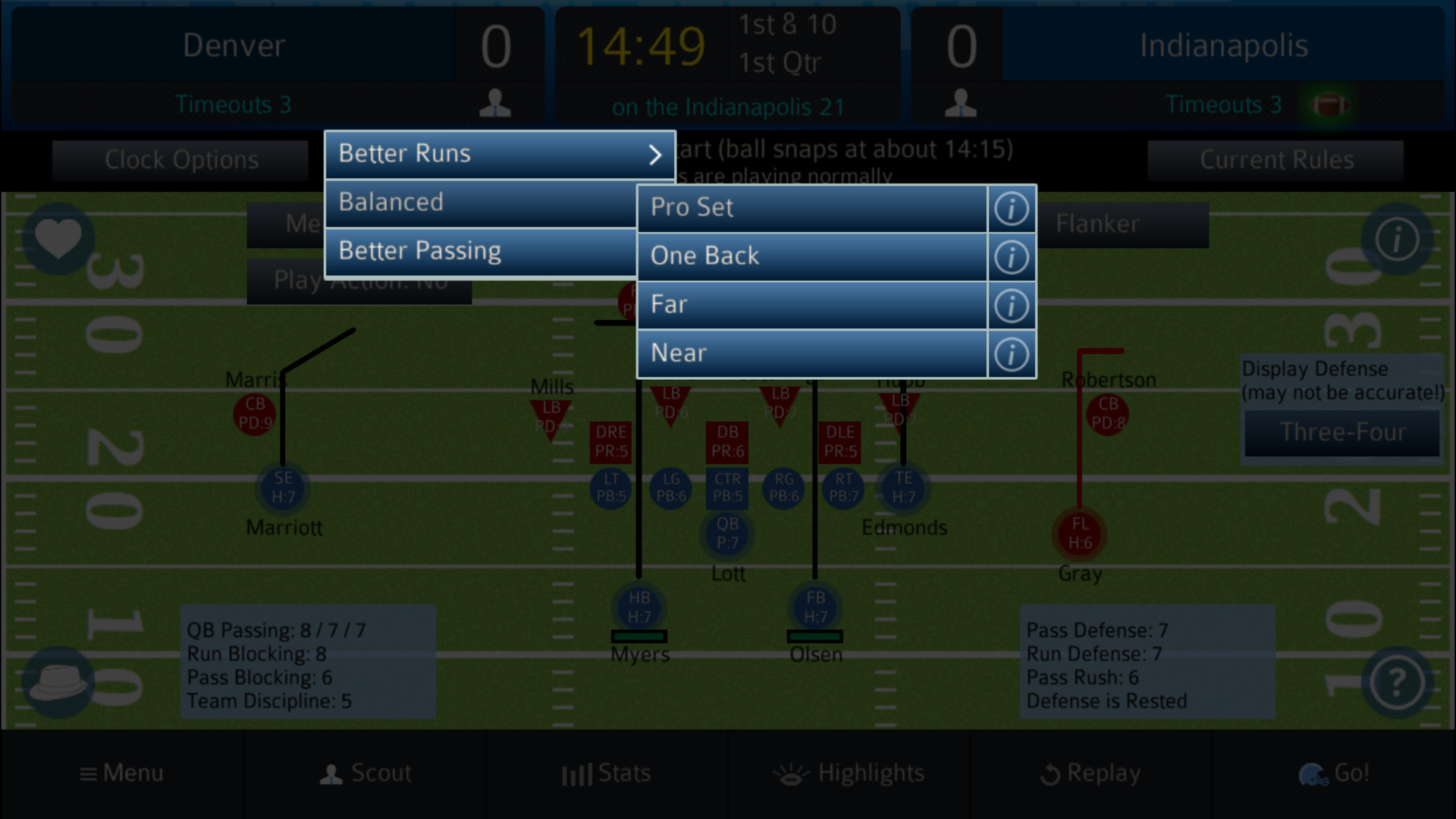This screenshot has height=819, width=1456.
Task: Toggle the heart favorite icon
Action: point(57,239)
